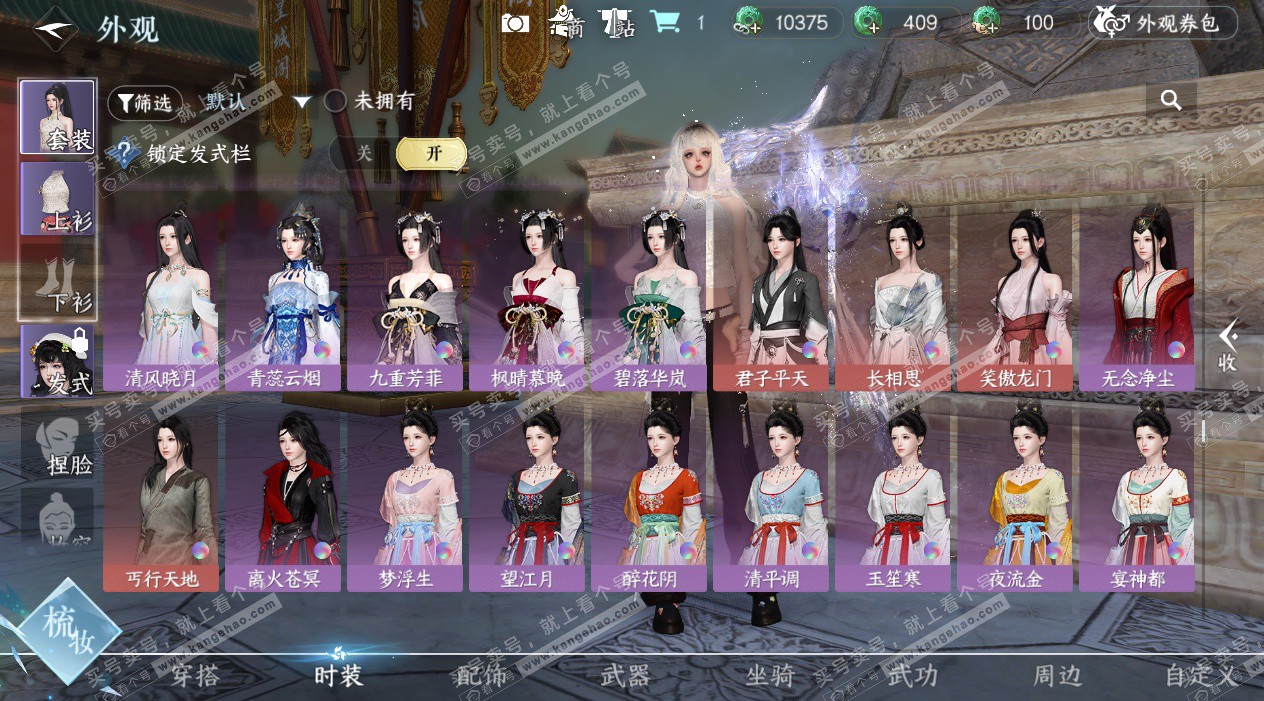Select the 发式 hairstyle tab
Screen dimensions: 1264x701
[58, 361]
